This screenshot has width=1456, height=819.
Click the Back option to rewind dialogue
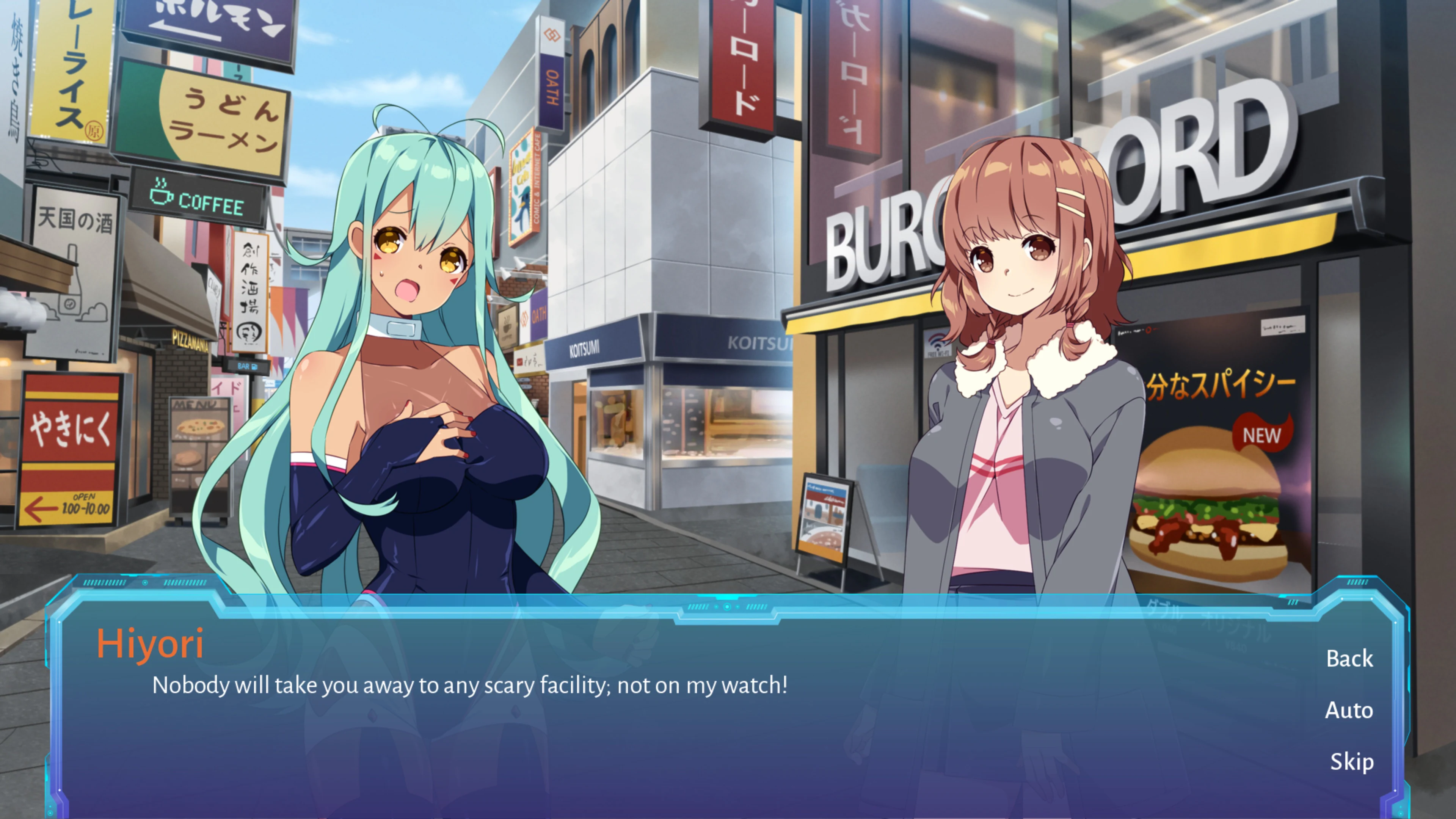1350,659
